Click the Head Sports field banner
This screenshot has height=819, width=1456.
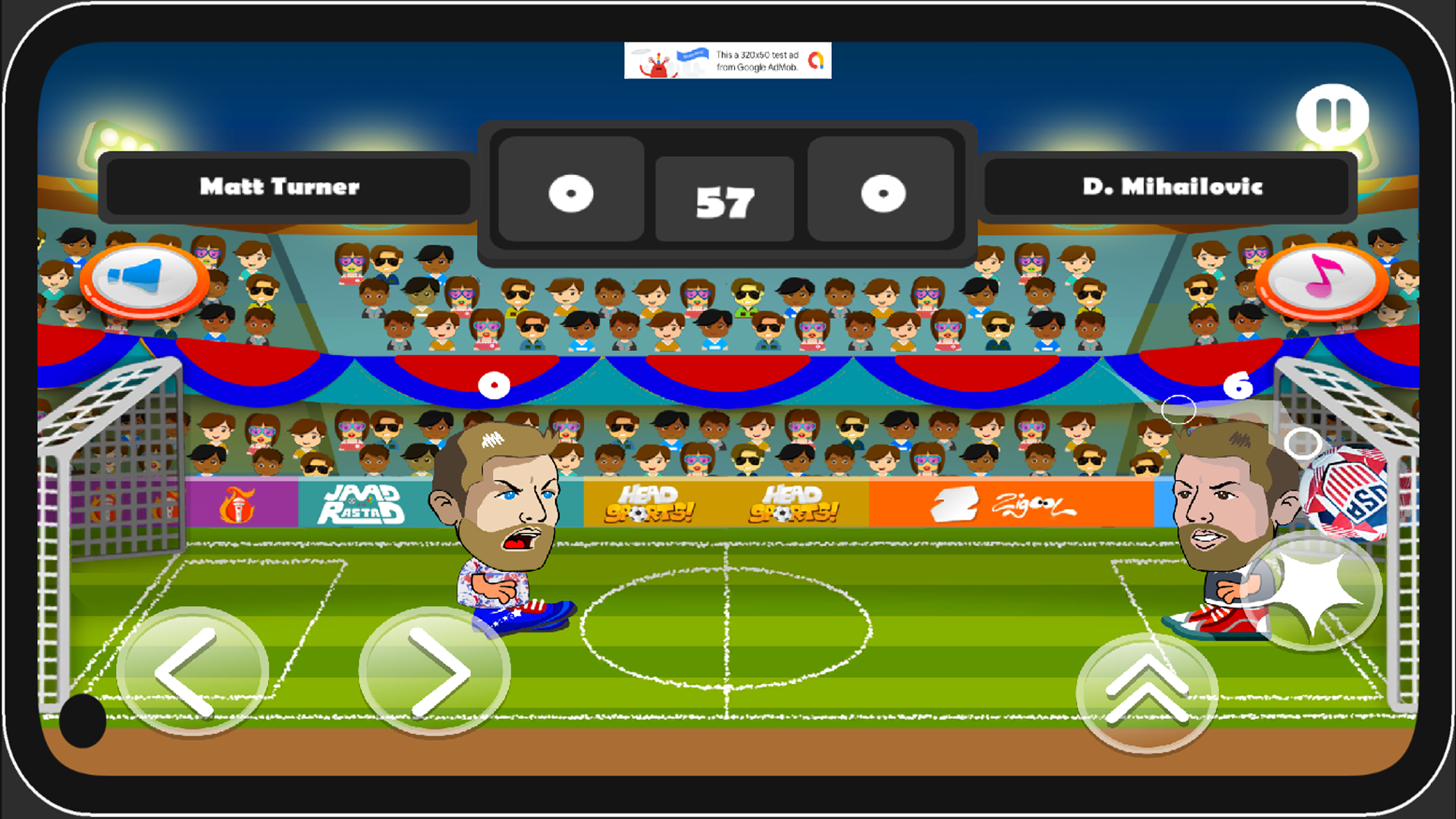point(651,500)
